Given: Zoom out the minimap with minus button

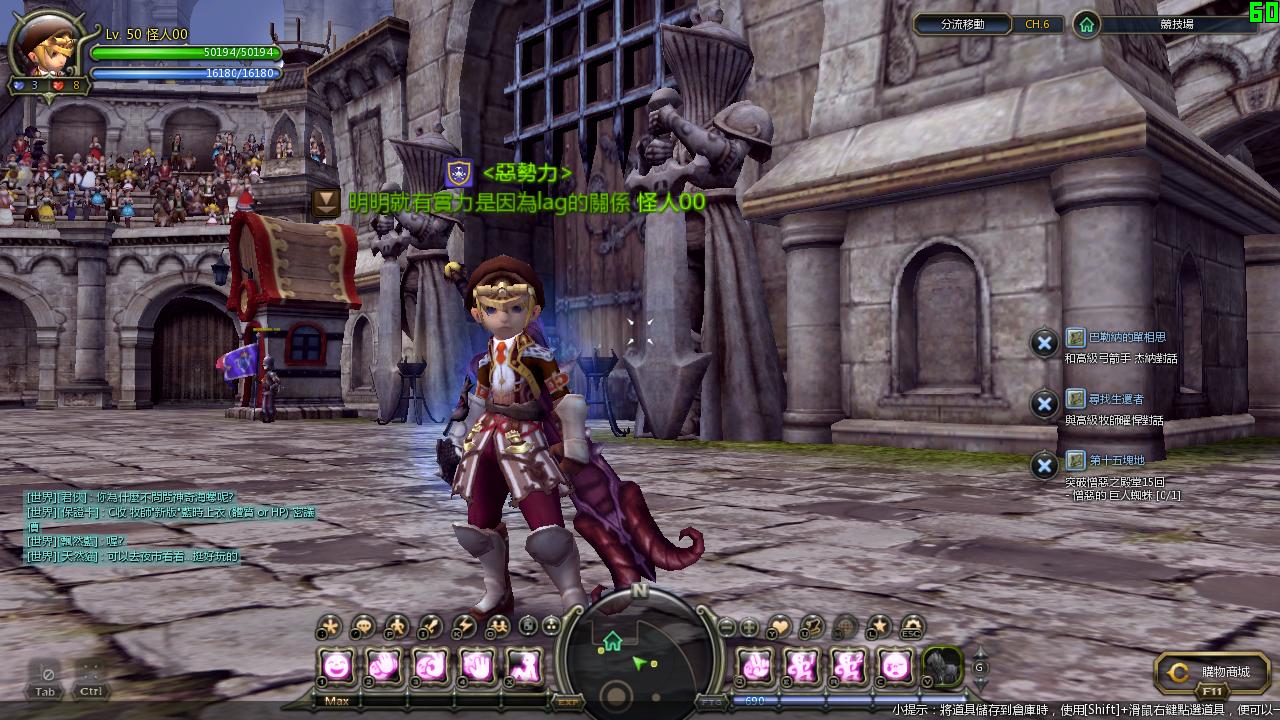Looking at the screenshot, I should tap(727, 627).
